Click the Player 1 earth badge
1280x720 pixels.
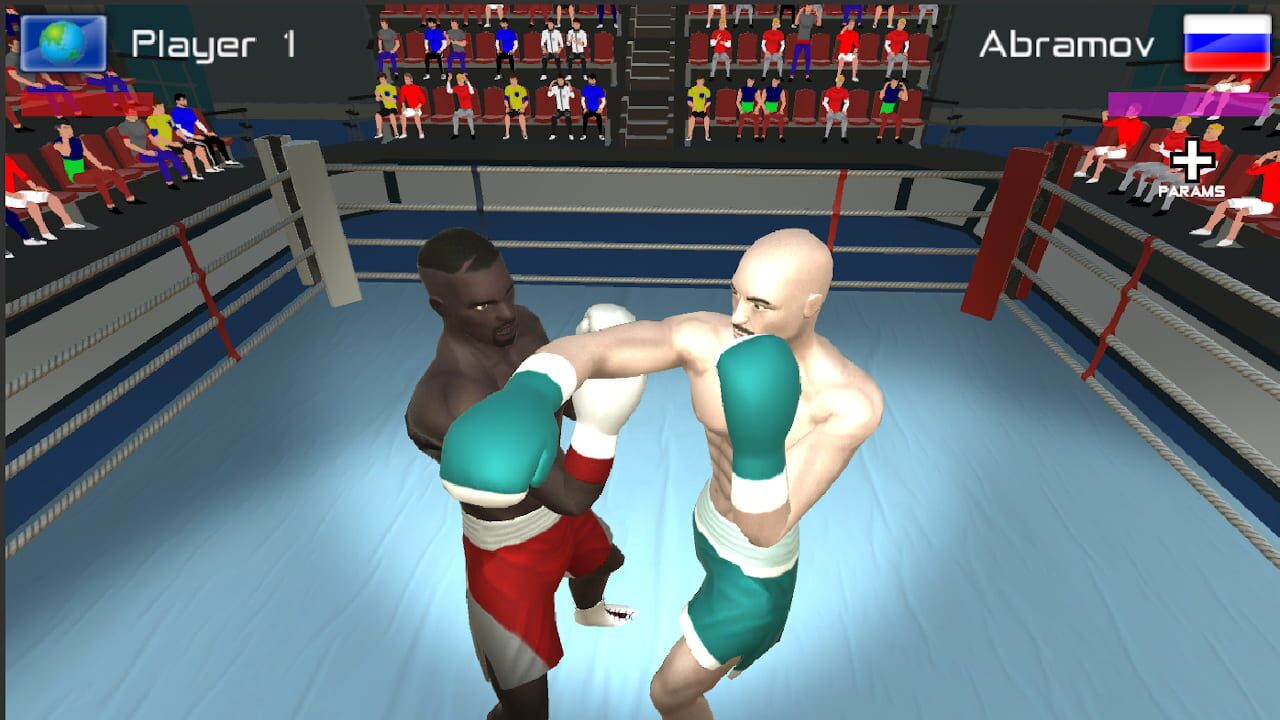65,42
